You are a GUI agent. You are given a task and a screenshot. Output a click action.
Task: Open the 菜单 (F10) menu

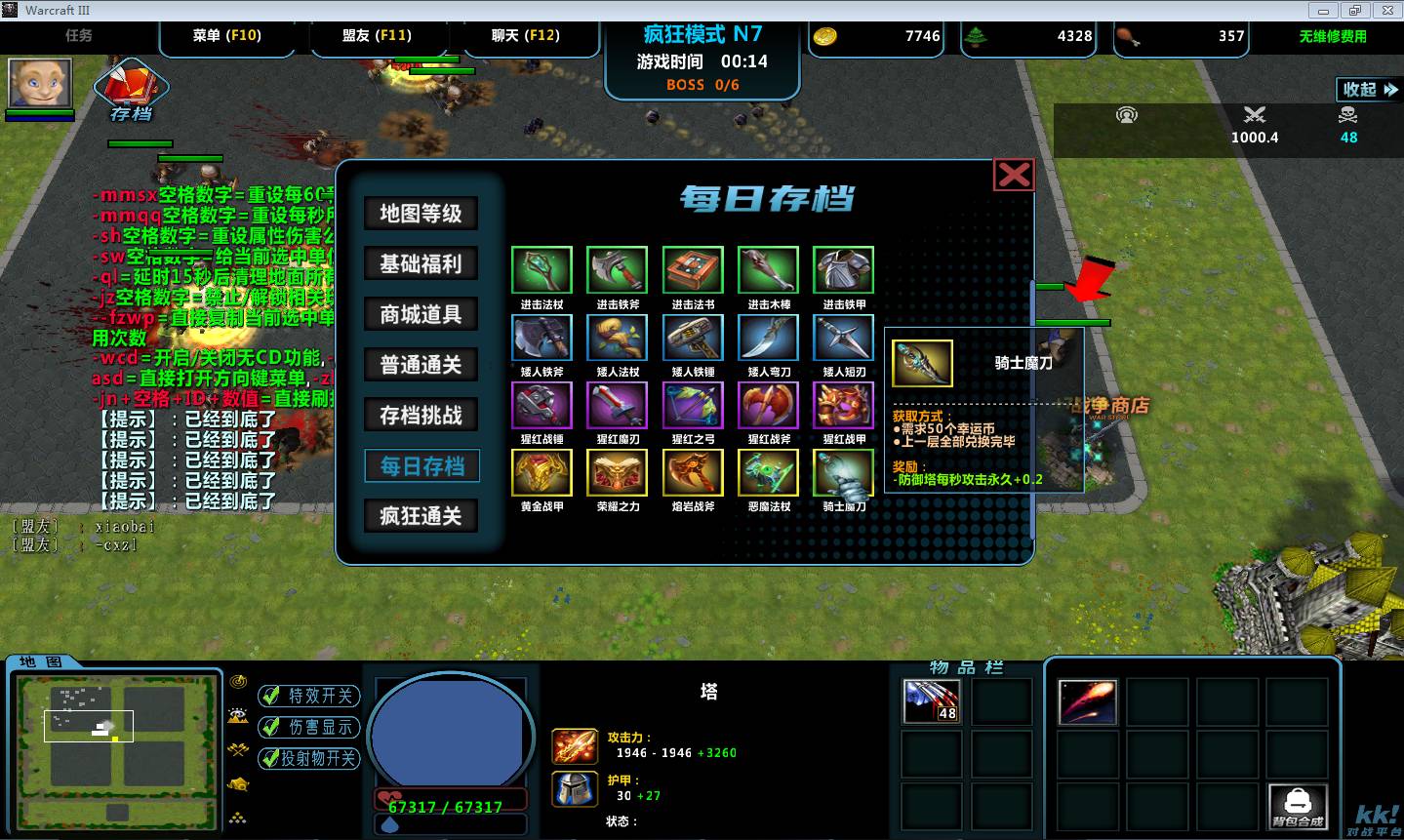pos(227,36)
